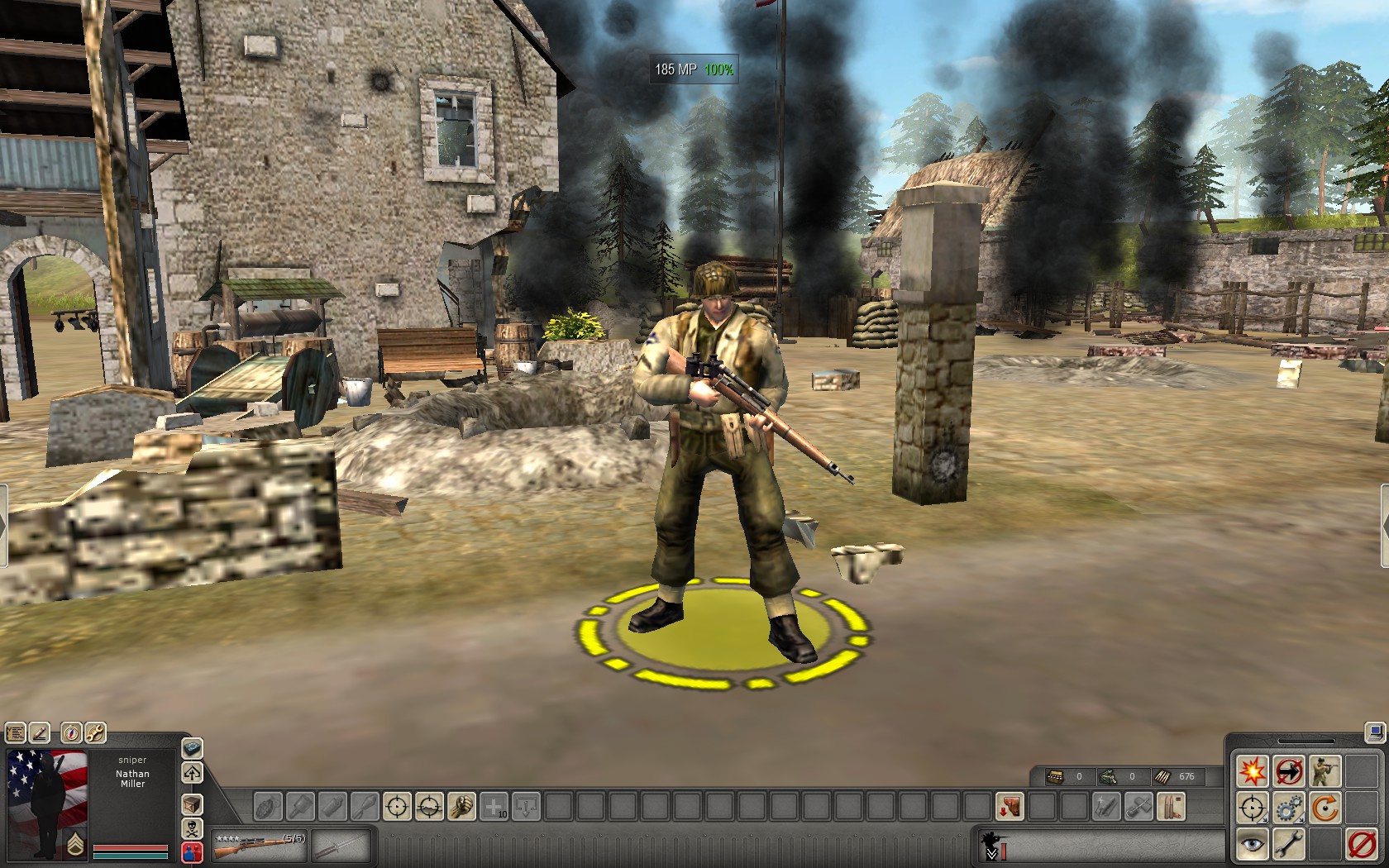Click the skull and crossbones button
This screenshot has height=868, width=1389.
pos(192,828)
